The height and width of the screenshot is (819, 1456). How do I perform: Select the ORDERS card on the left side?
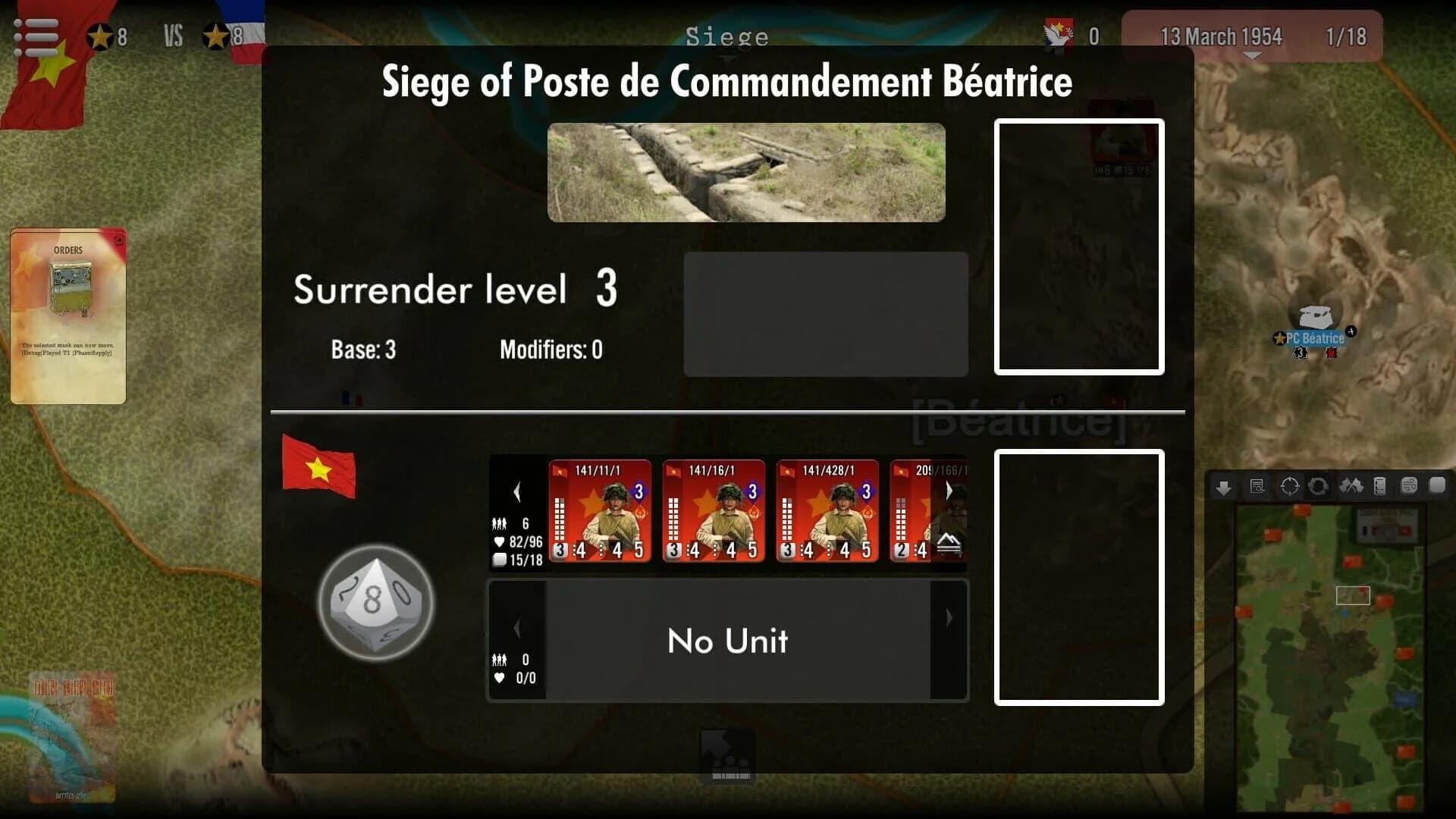pyautogui.click(x=68, y=315)
